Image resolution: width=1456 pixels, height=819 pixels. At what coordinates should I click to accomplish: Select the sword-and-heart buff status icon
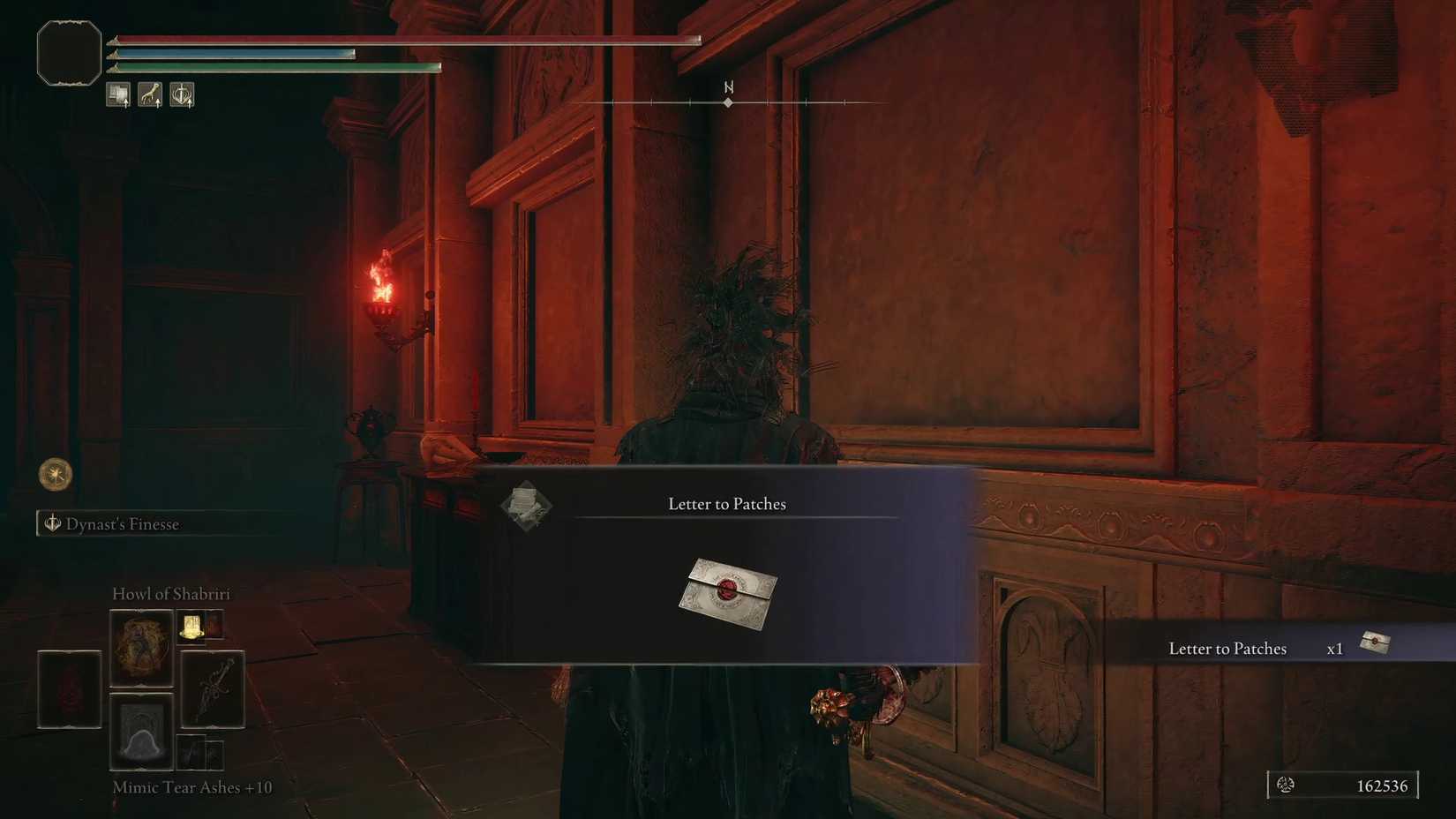(182, 94)
